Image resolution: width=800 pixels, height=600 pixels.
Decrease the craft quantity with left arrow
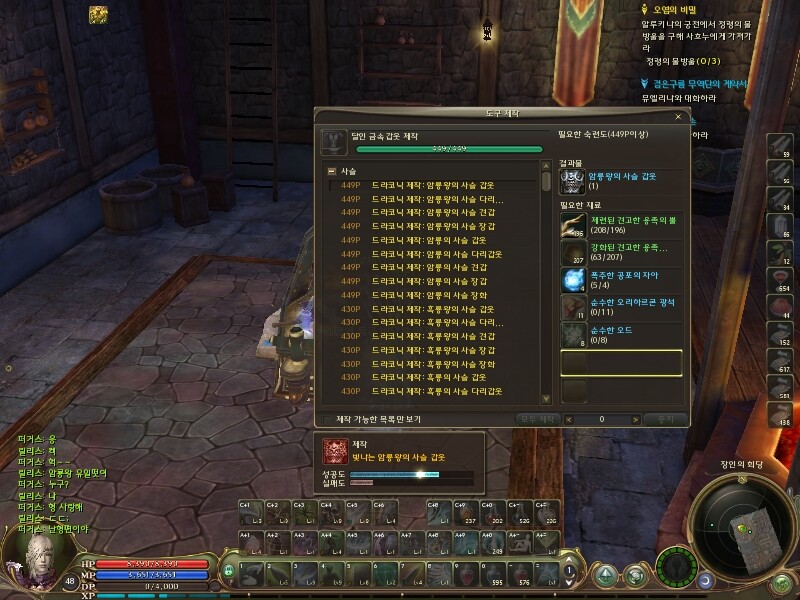click(570, 419)
